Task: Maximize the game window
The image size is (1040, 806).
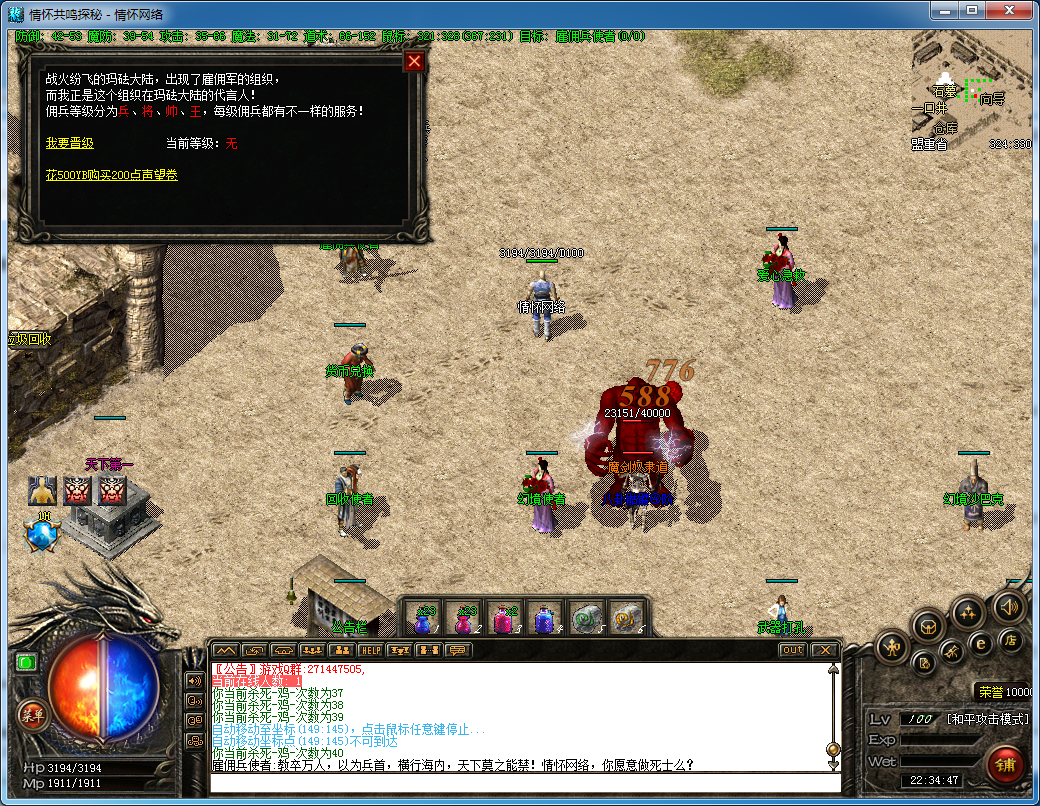Action: pos(971,10)
